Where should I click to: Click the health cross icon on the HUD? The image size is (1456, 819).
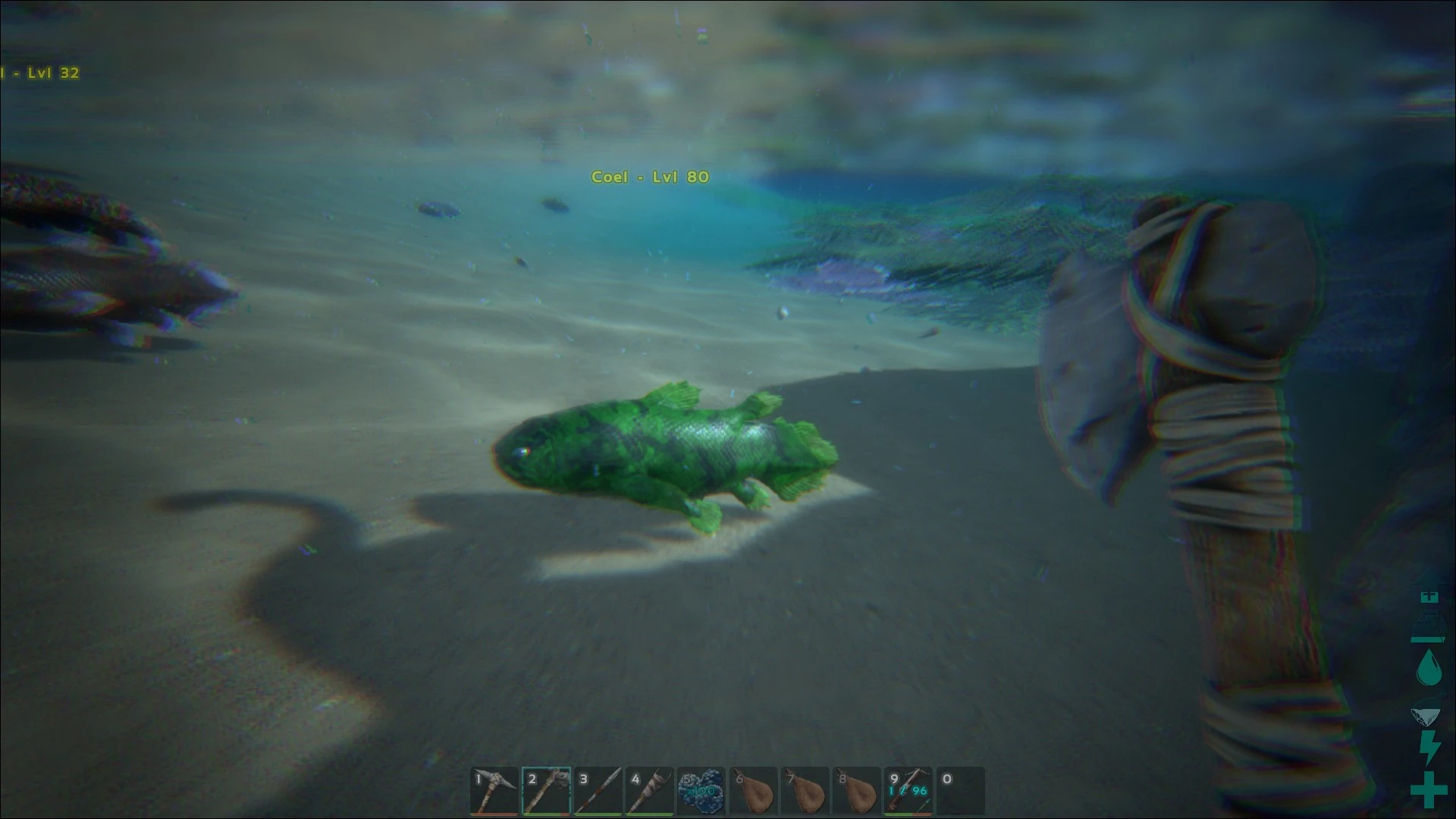pos(1429,789)
